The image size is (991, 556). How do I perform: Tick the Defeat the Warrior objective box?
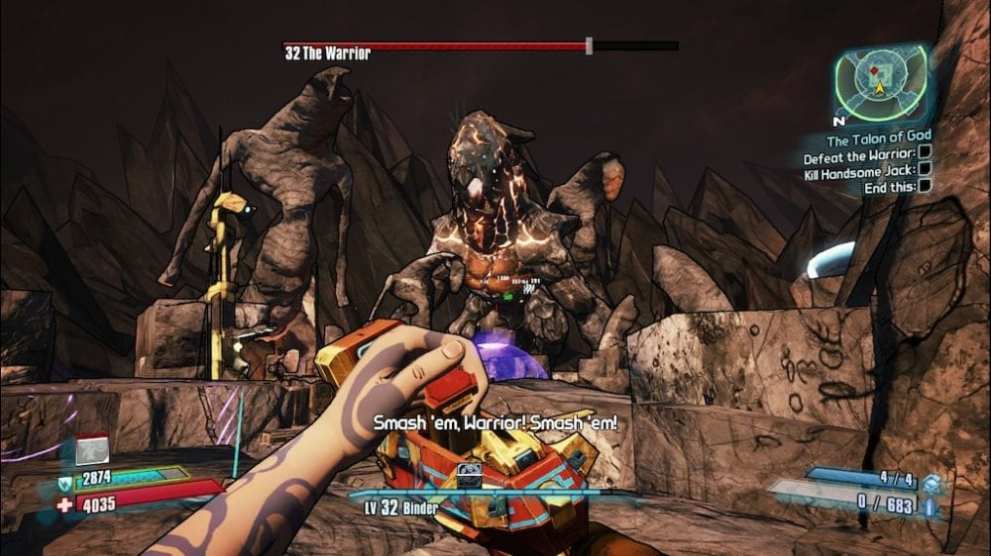click(x=925, y=152)
